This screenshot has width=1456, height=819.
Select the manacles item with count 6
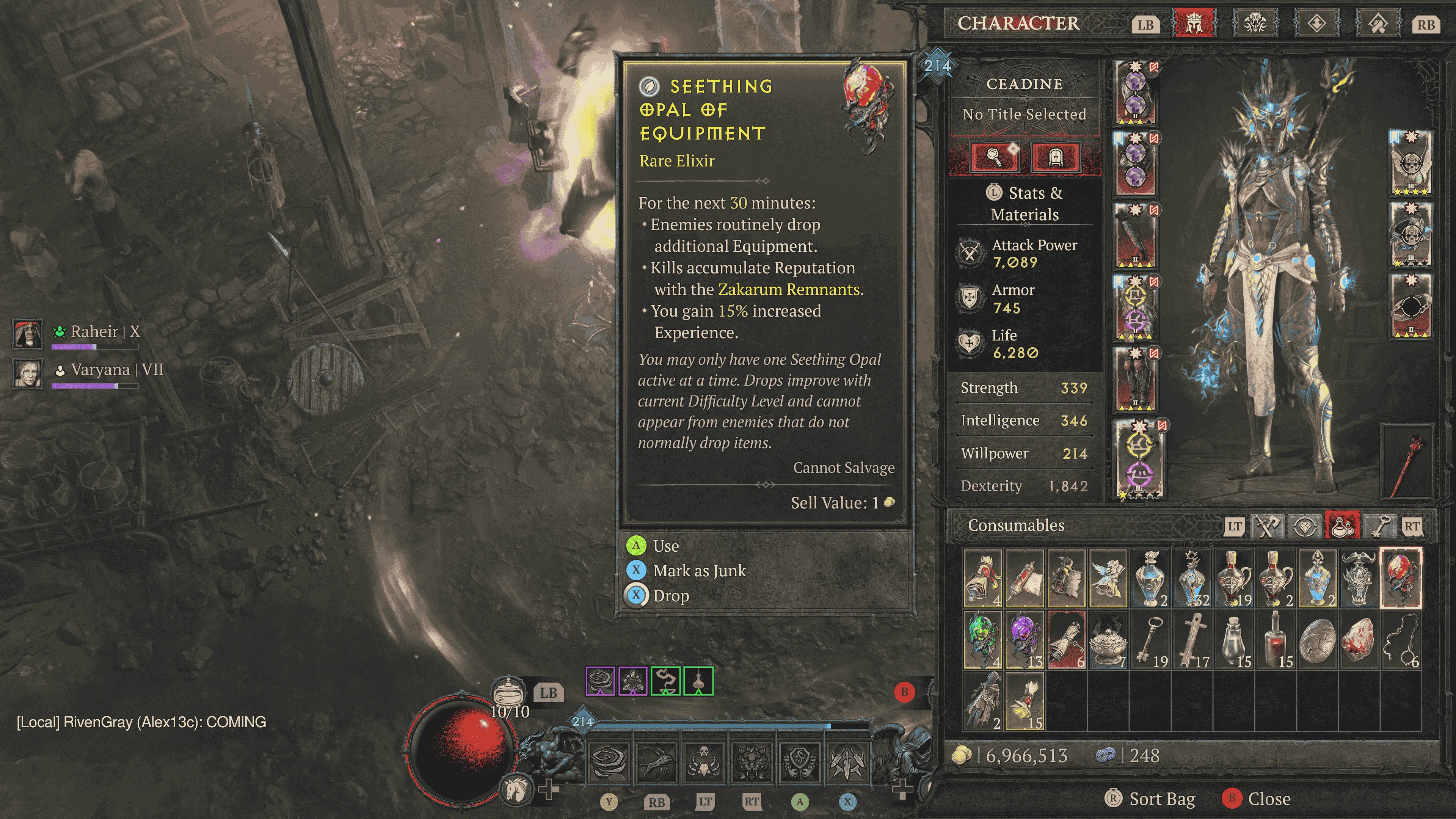(x=1401, y=639)
